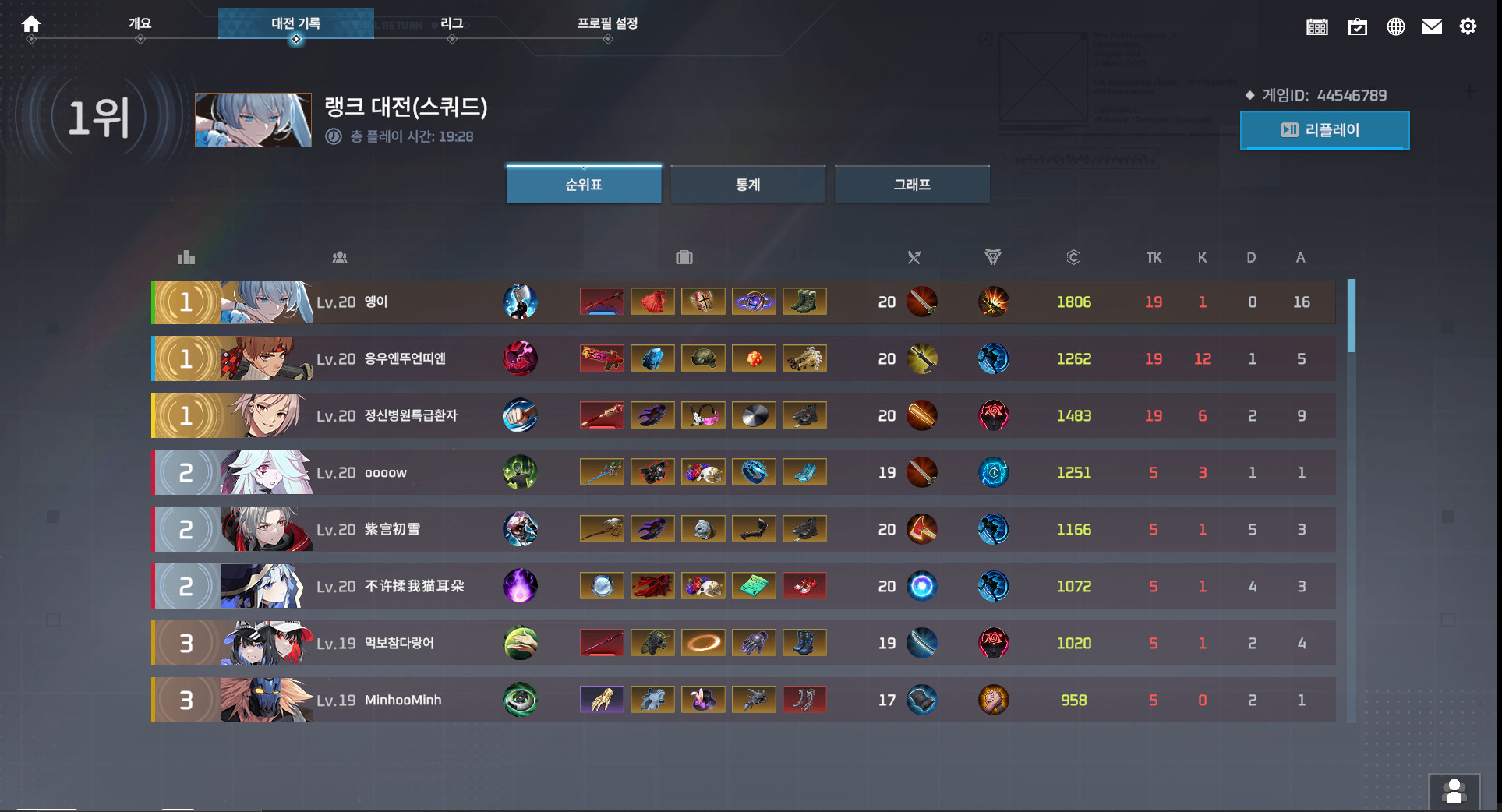Click the home icon in the top left

(31, 24)
